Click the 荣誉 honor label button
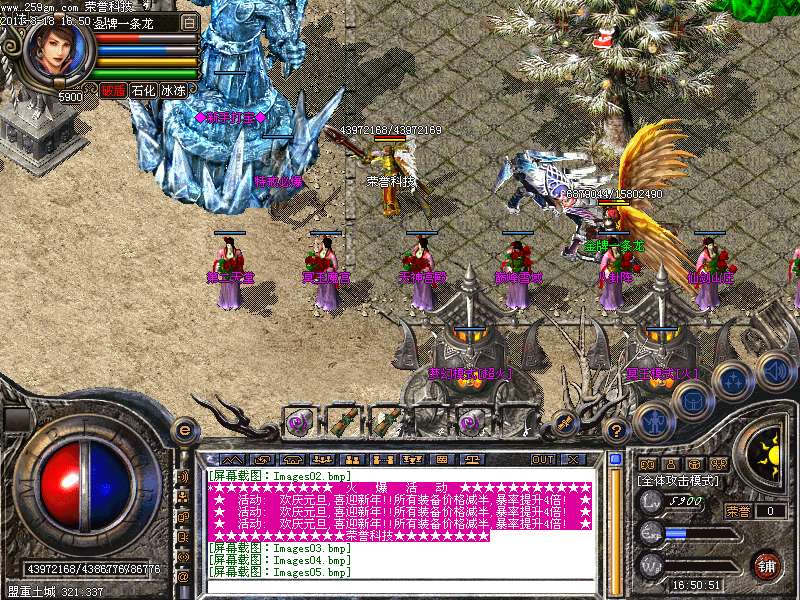 point(738,511)
